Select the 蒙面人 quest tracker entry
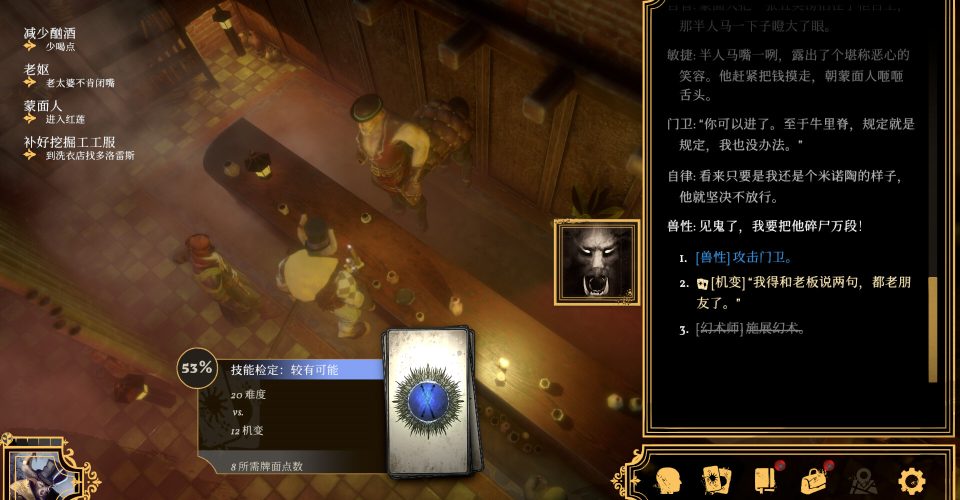 pos(43,106)
